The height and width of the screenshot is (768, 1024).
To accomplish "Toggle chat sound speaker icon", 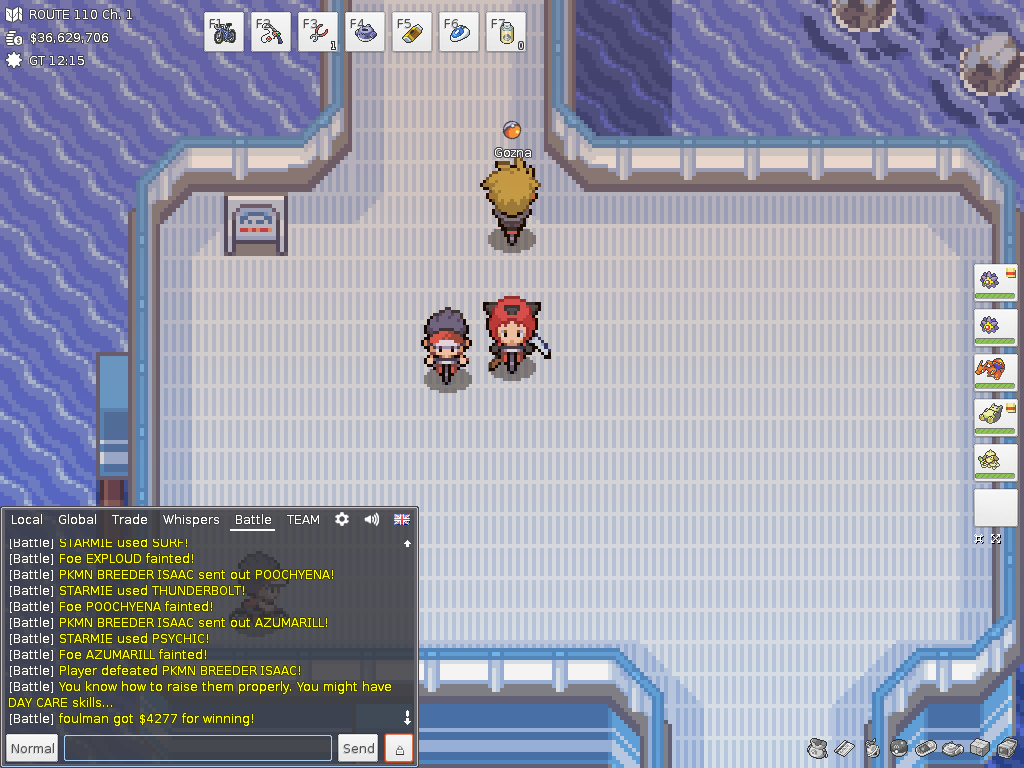I will tap(372, 520).
